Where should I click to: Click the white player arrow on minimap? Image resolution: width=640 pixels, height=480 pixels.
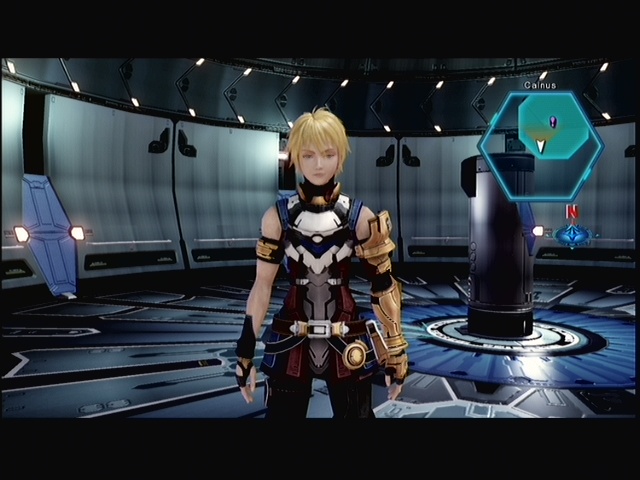[x=541, y=146]
